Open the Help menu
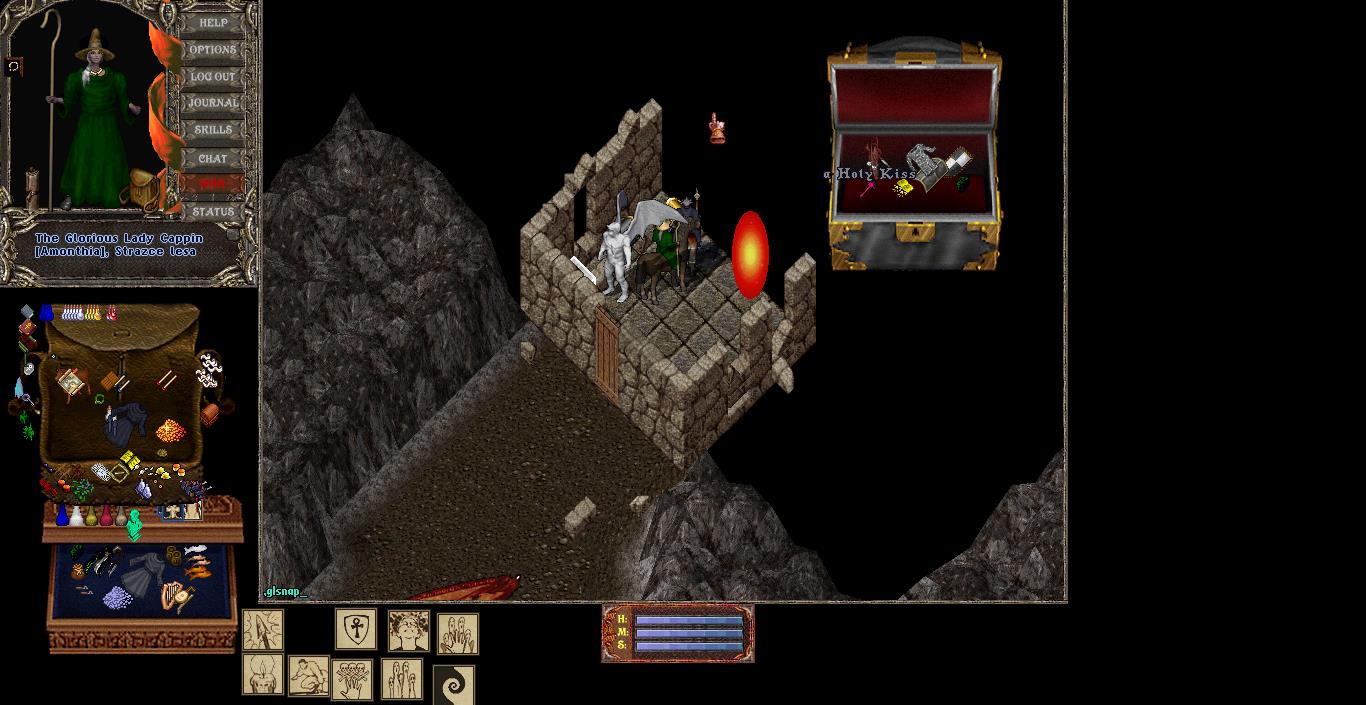 point(213,22)
